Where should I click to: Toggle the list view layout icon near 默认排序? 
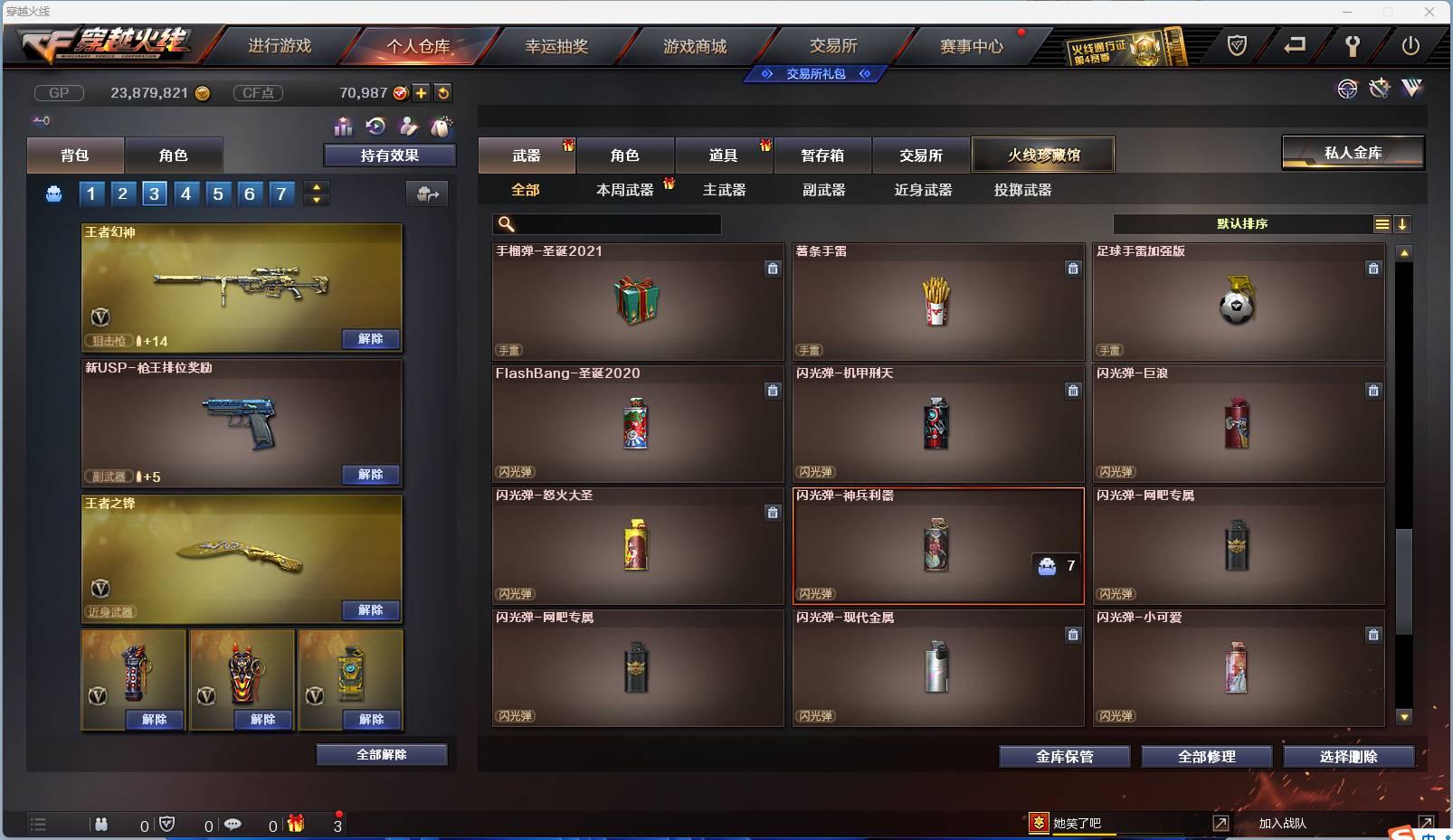click(x=1382, y=223)
